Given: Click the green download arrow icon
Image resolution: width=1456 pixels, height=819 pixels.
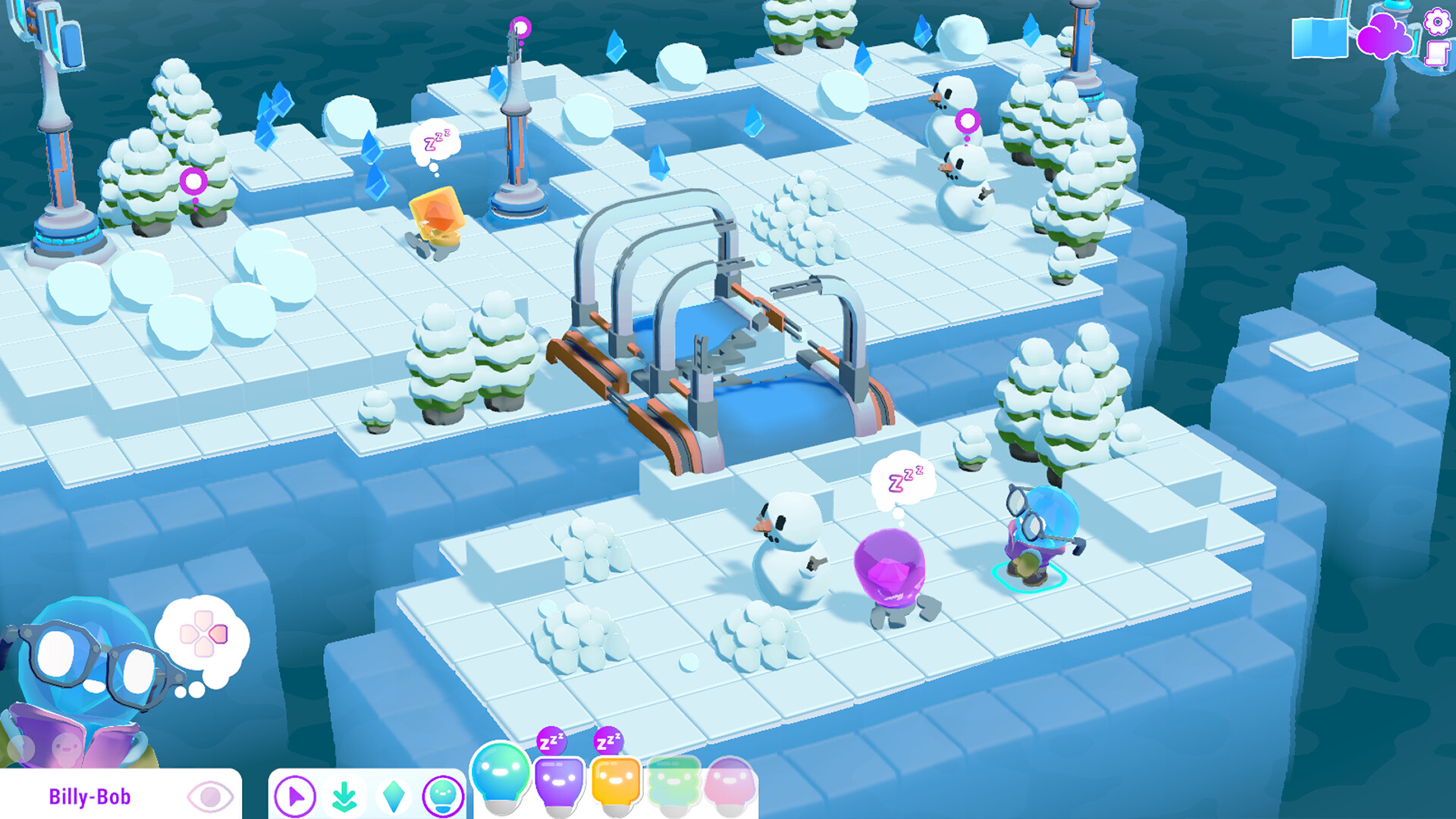Looking at the screenshot, I should 345,796.
